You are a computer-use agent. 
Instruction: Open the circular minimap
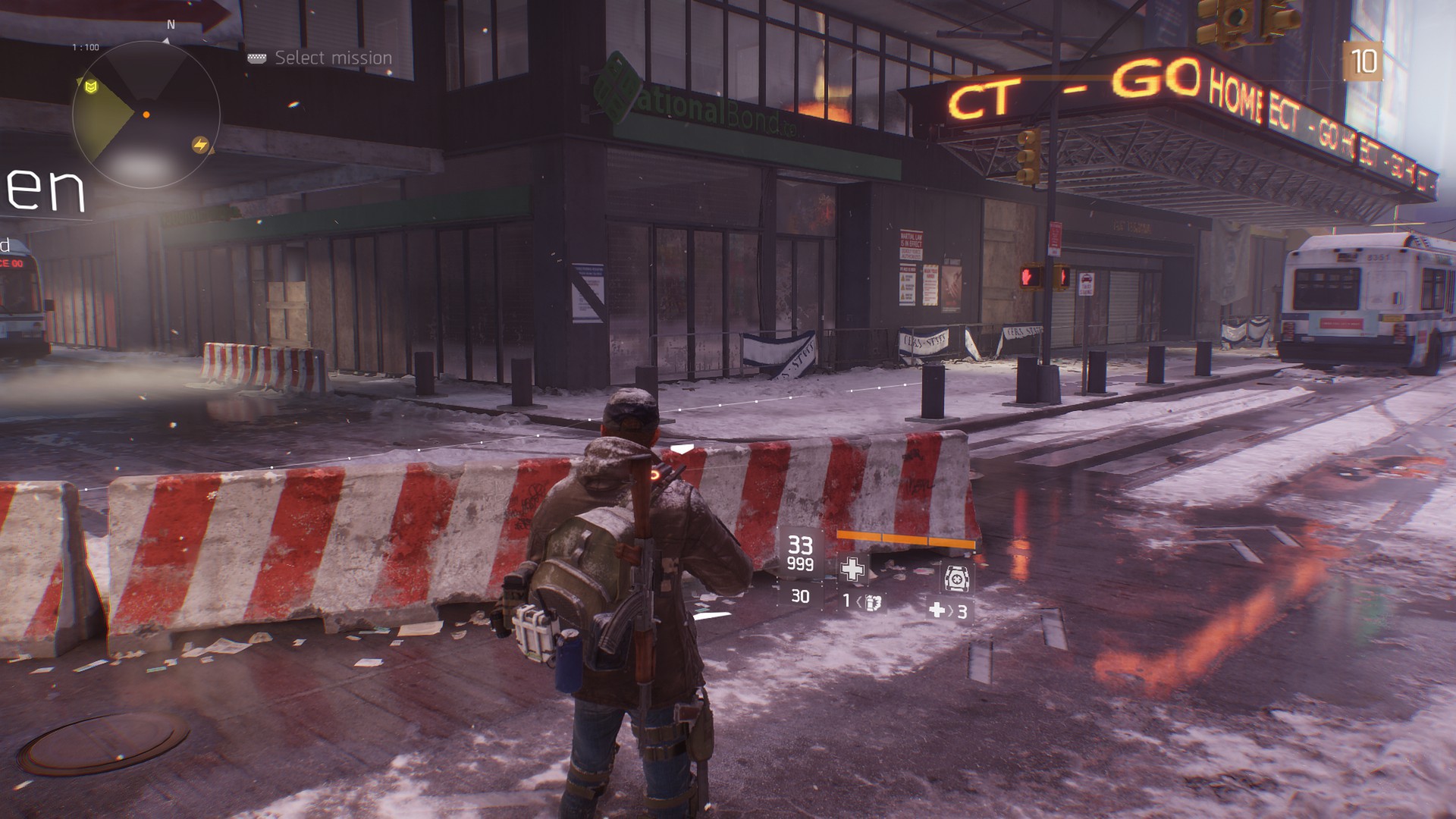[146, 115]
